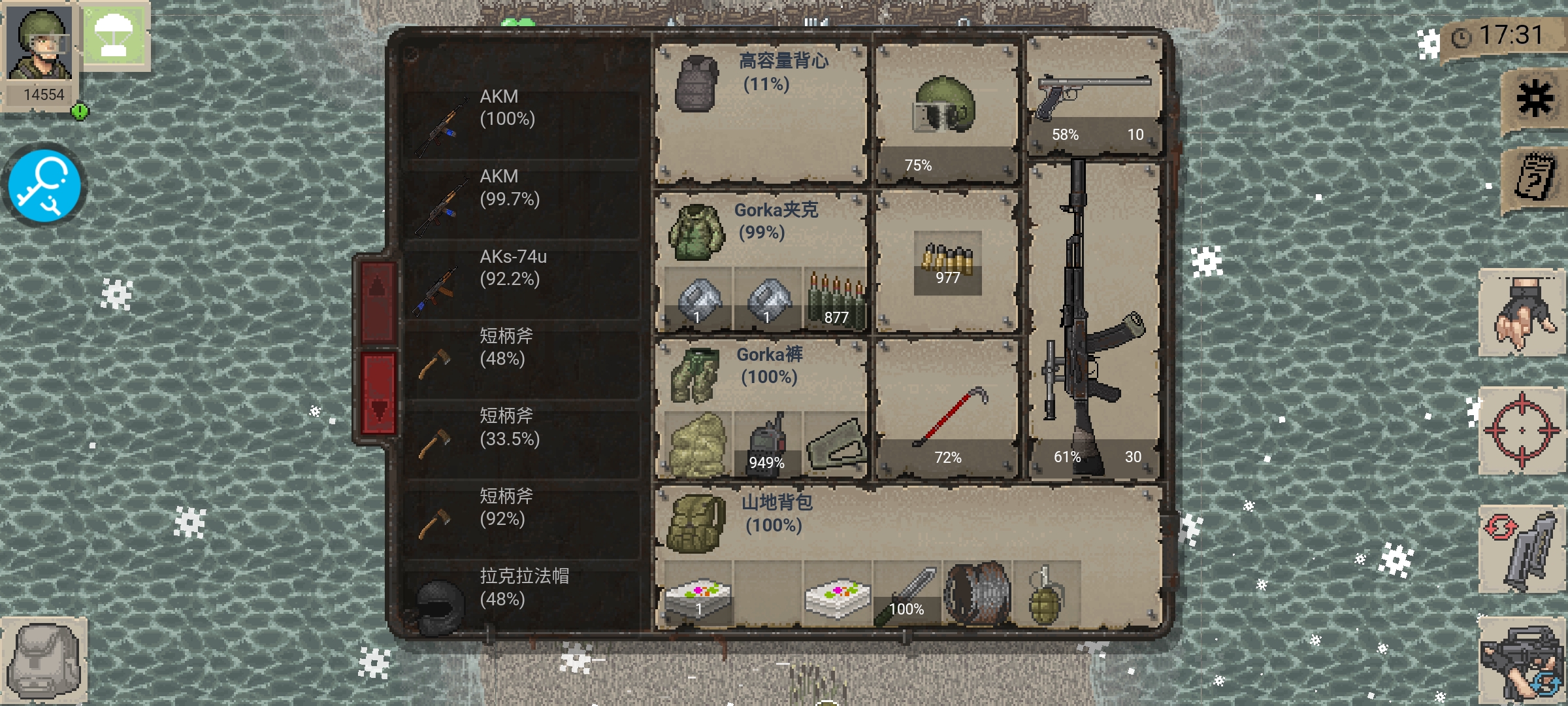1568x706 pixels.
Task: Click the red scroll-up arrow button
Action: pyautogui.click(x=378, y=302)
